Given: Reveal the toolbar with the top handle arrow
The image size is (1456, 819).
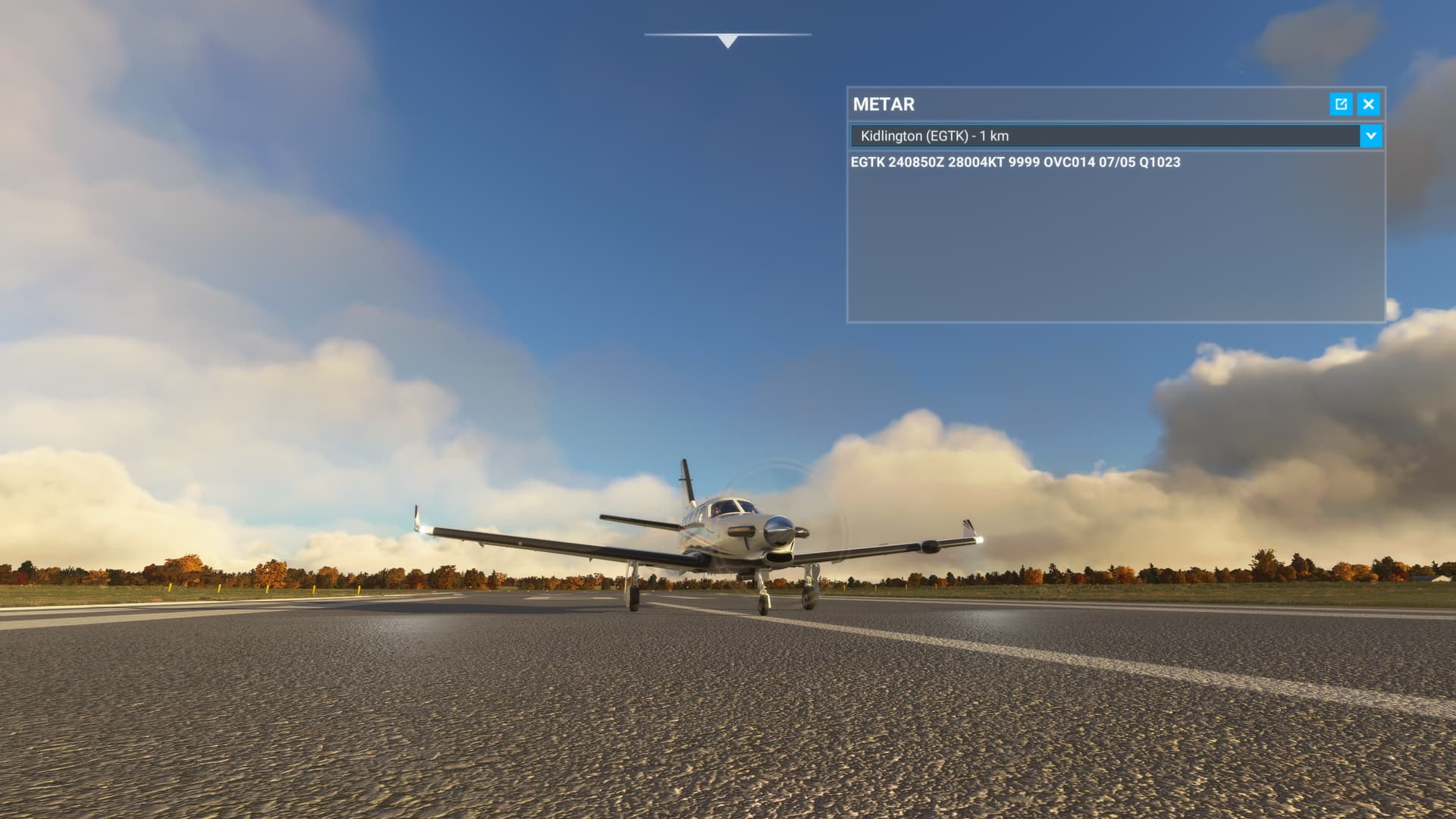Looking at the screenshot, I should click(x=727, y=41).
